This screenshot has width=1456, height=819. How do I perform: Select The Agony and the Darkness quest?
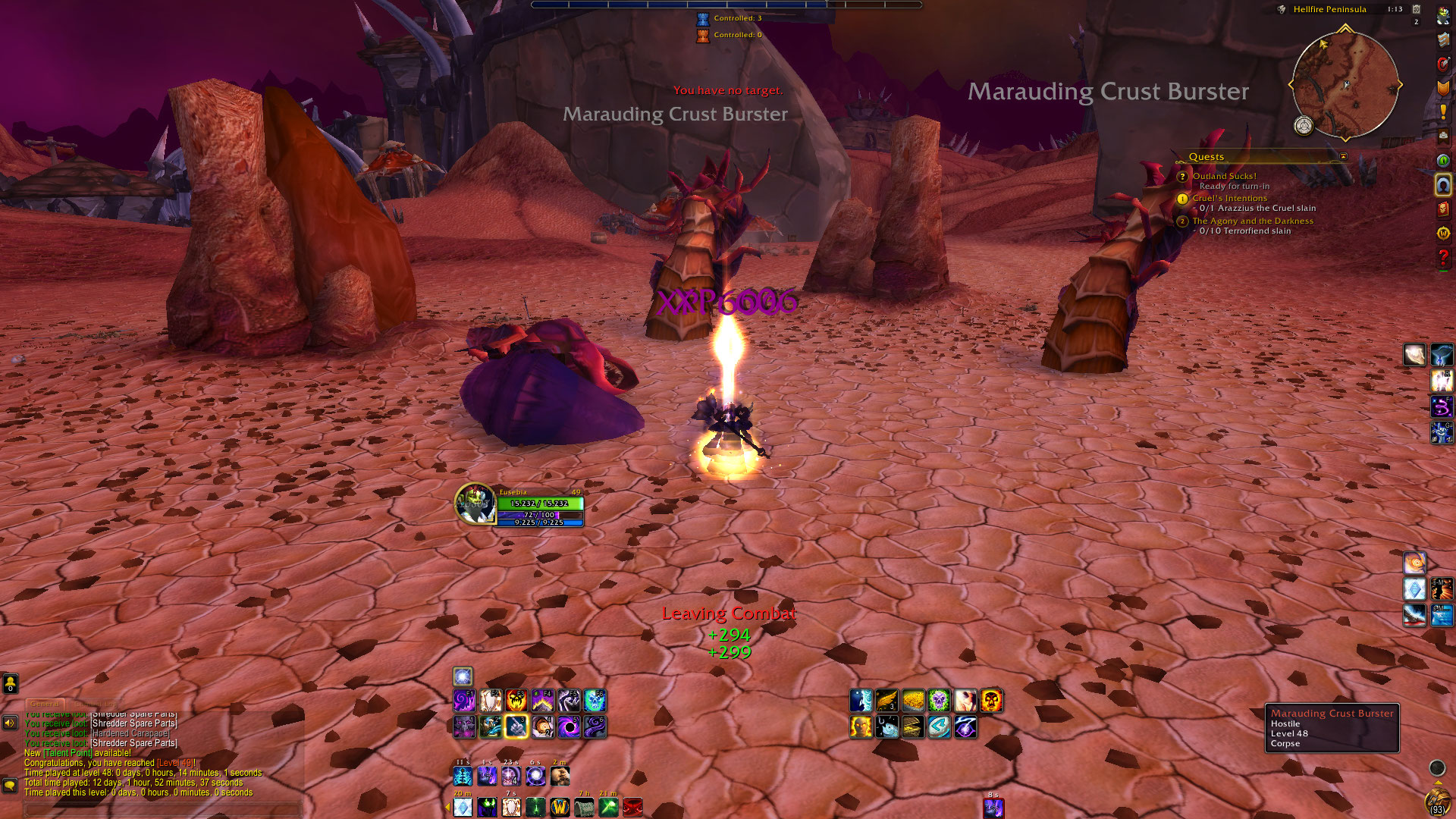[1252, 221]
